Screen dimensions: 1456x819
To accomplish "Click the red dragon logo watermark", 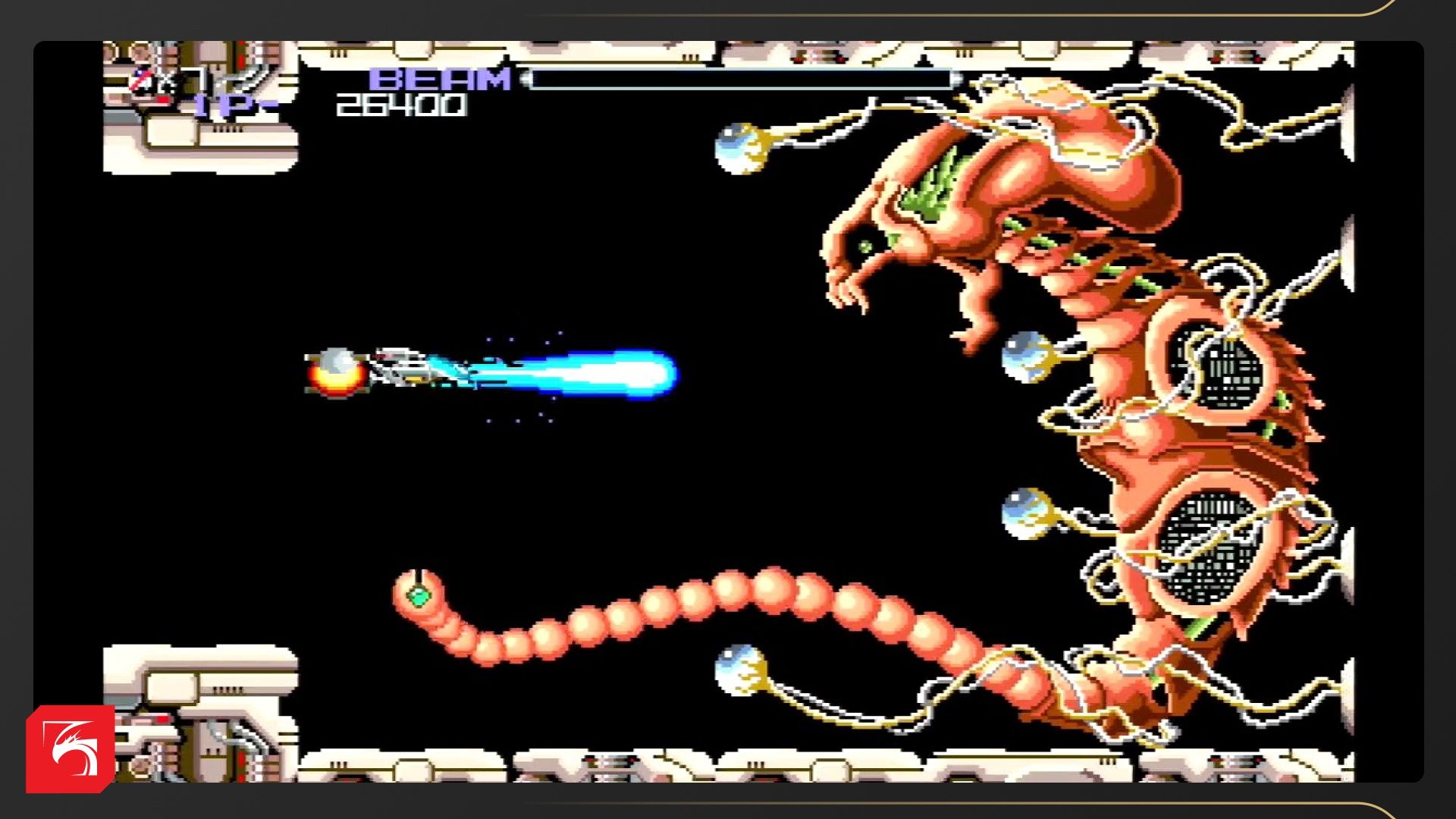I will click(71, 748).
